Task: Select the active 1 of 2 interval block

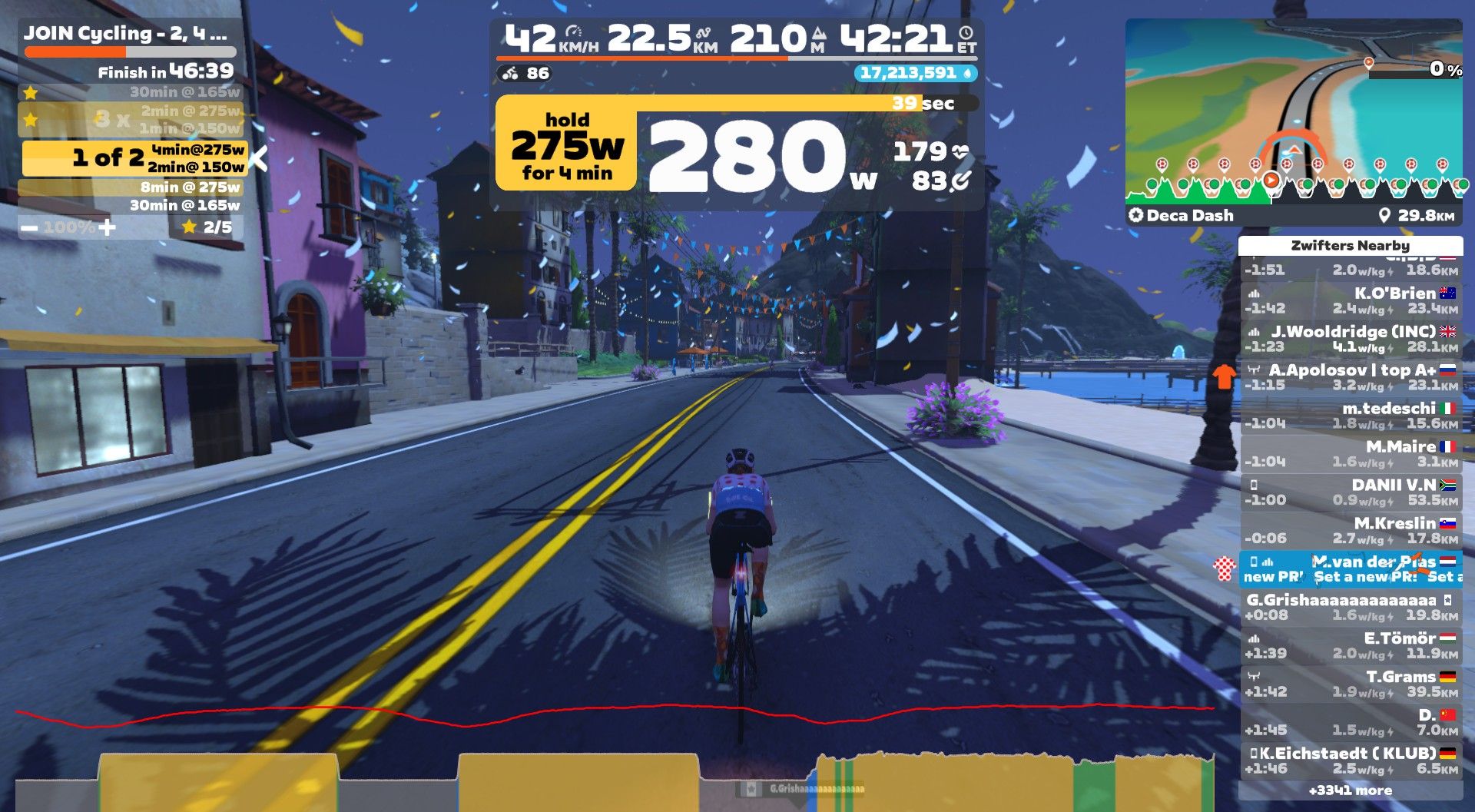Action: tap(135, 158)
